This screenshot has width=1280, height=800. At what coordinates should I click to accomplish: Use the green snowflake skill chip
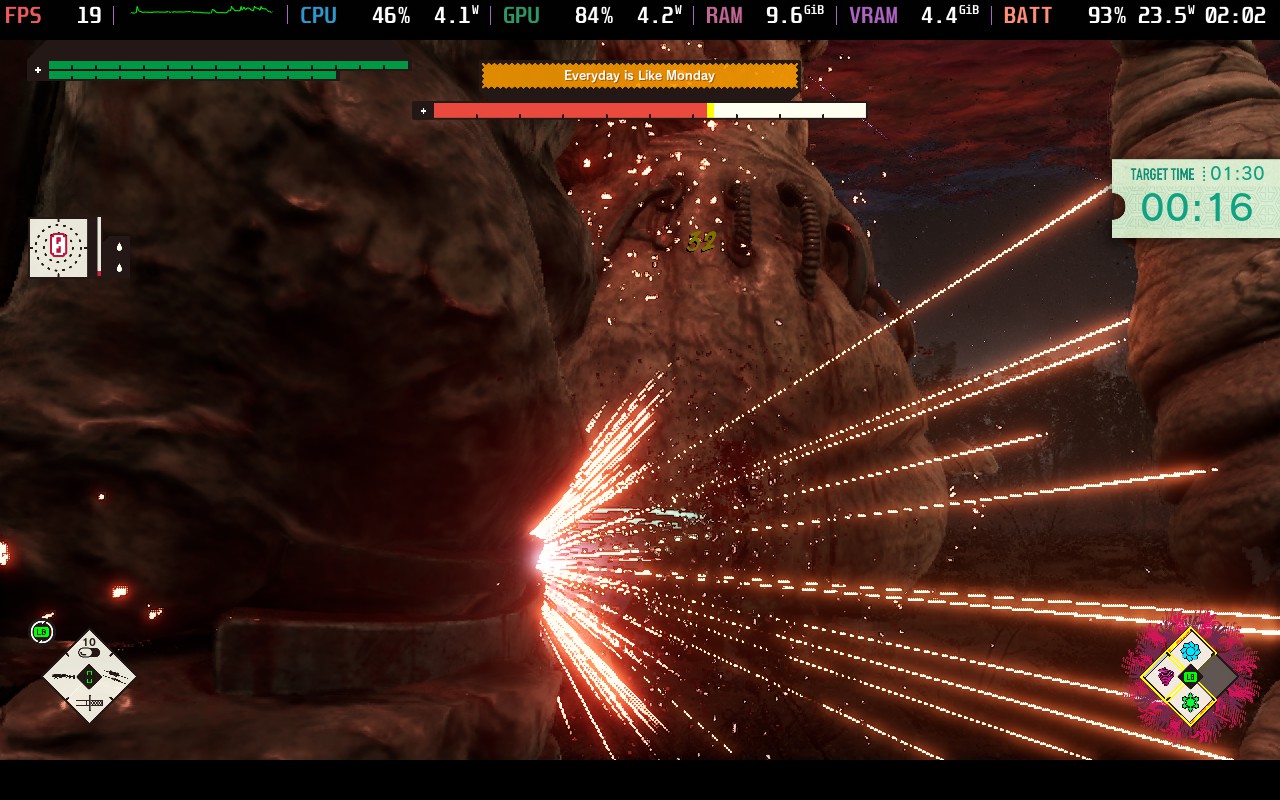(1190, 702)
